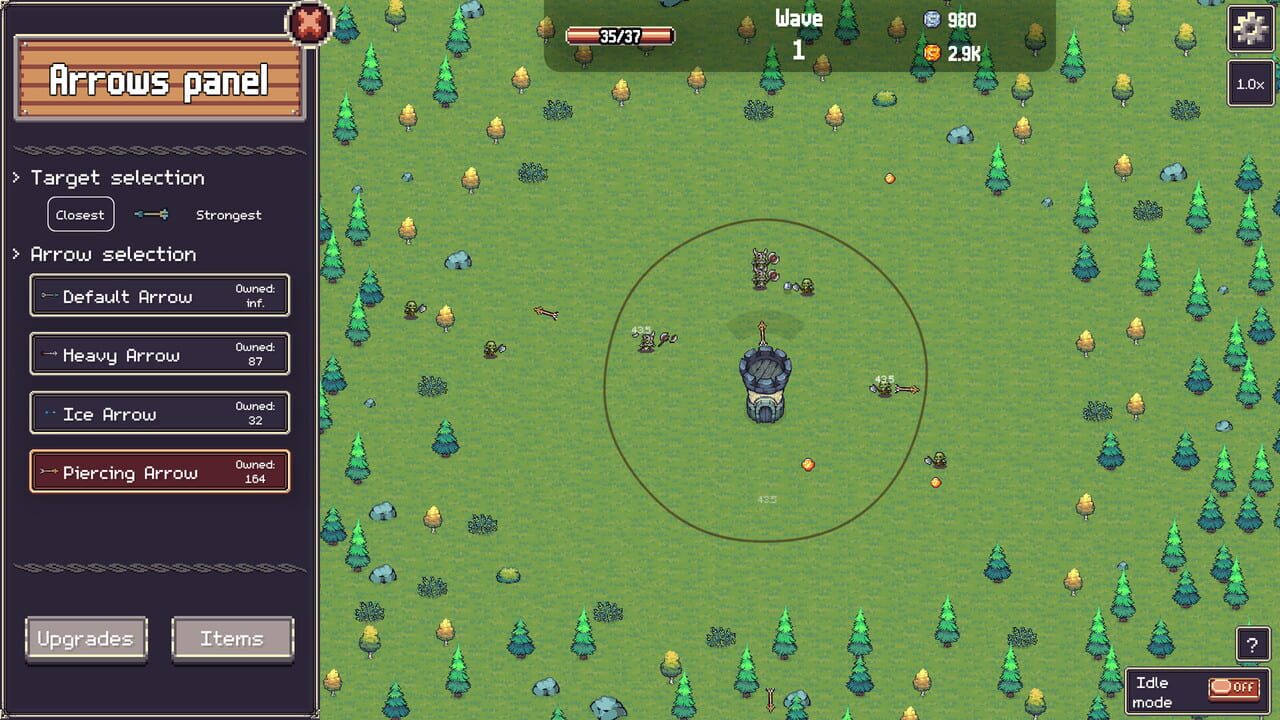Open the Upgrades panel
1280x720 pixels.
click(x=86, y=638)
